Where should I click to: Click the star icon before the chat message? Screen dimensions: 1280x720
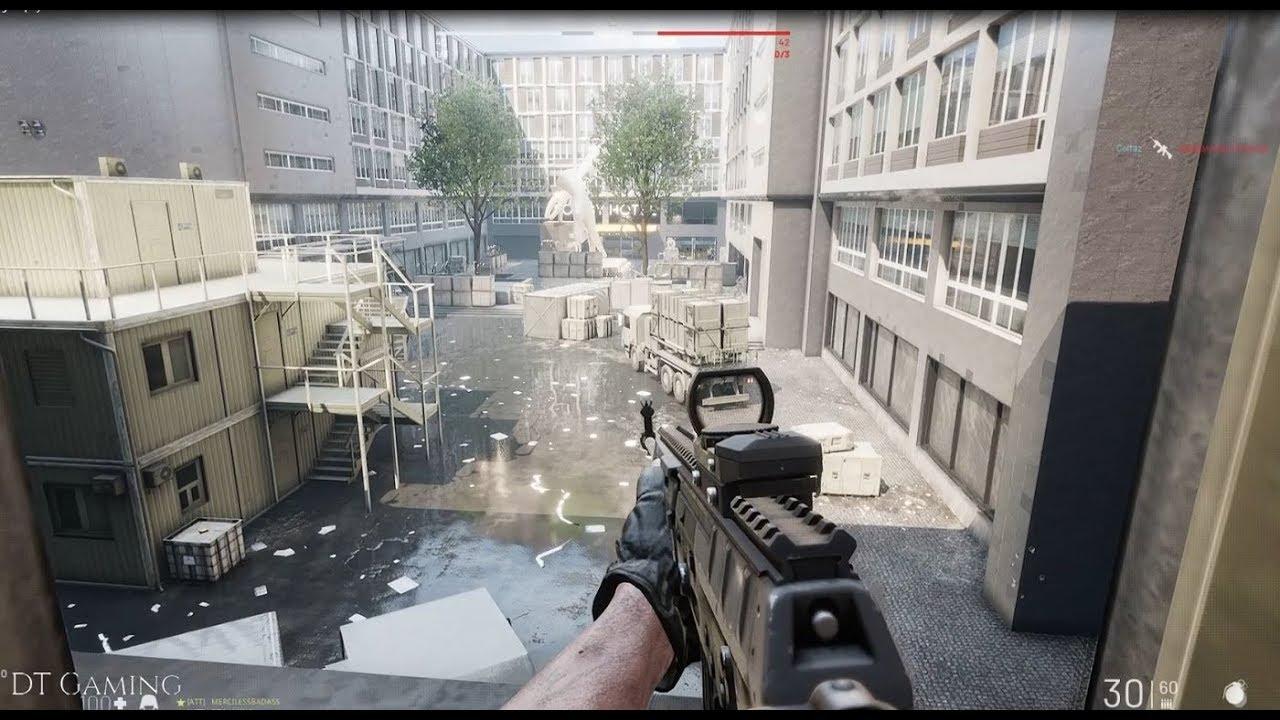(182, 702)
